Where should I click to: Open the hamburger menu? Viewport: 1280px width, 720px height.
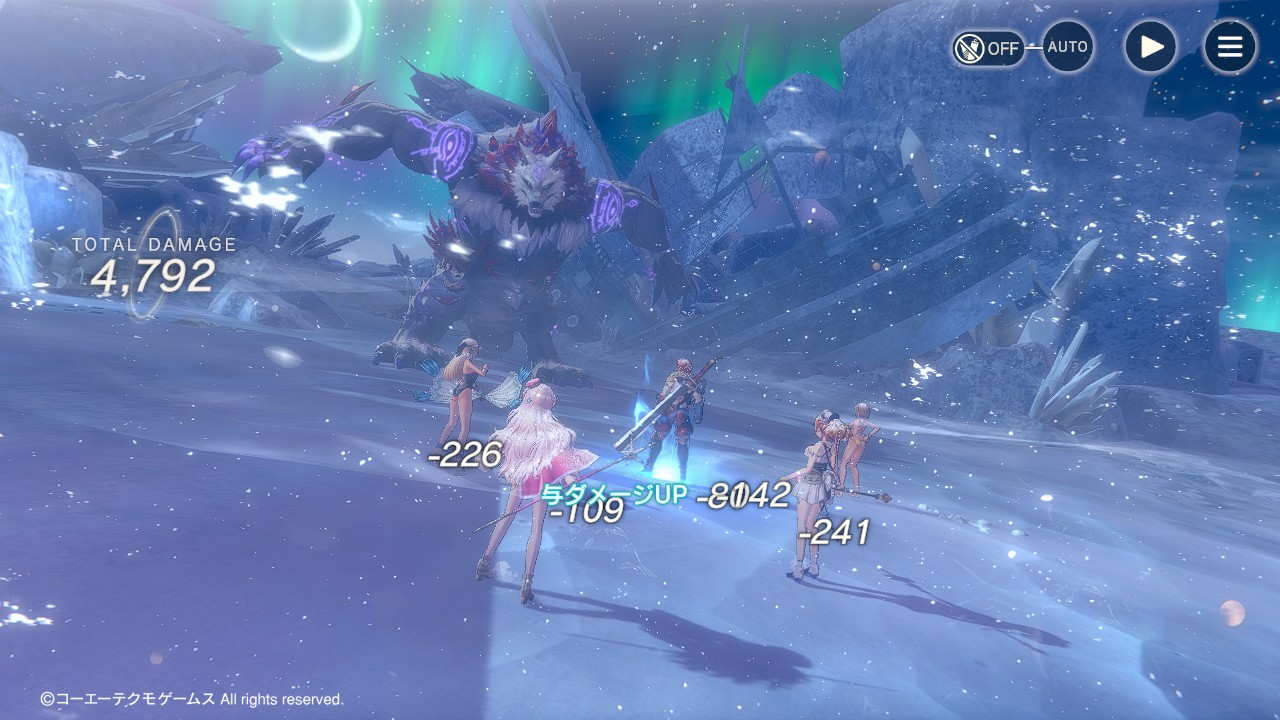[x=1229, y=47]
